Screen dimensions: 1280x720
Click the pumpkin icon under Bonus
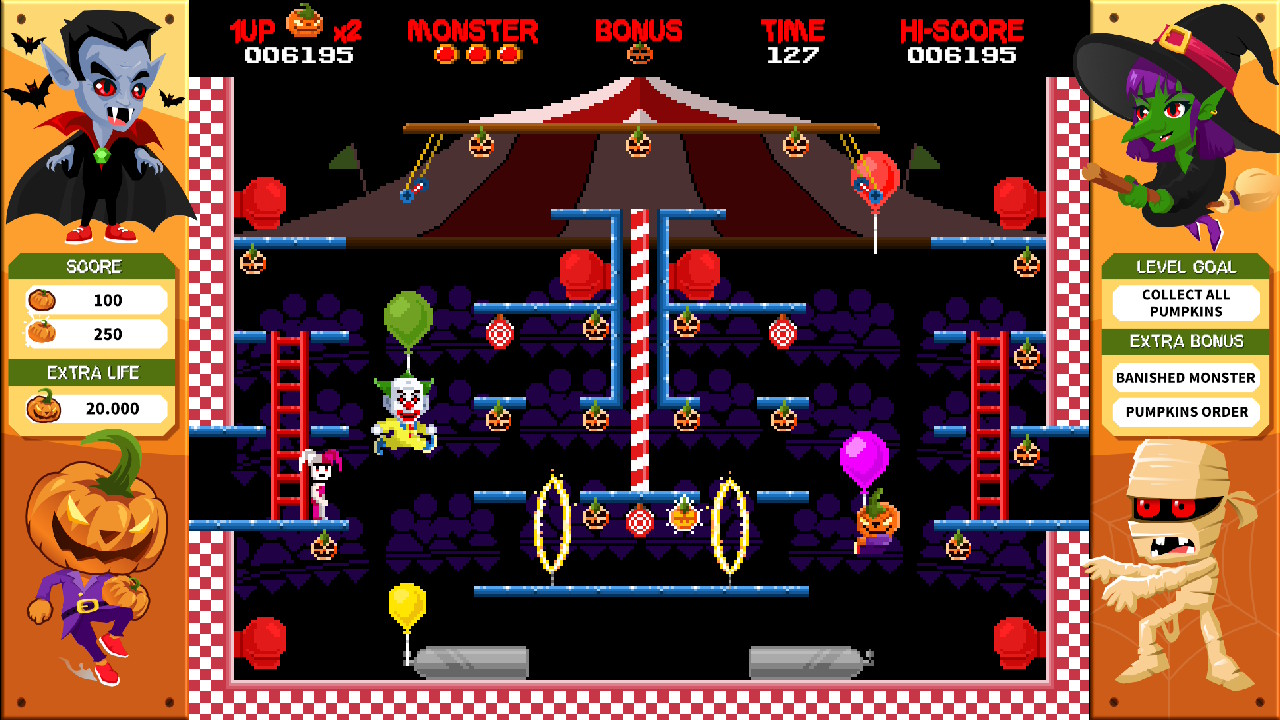pos(639,54)
